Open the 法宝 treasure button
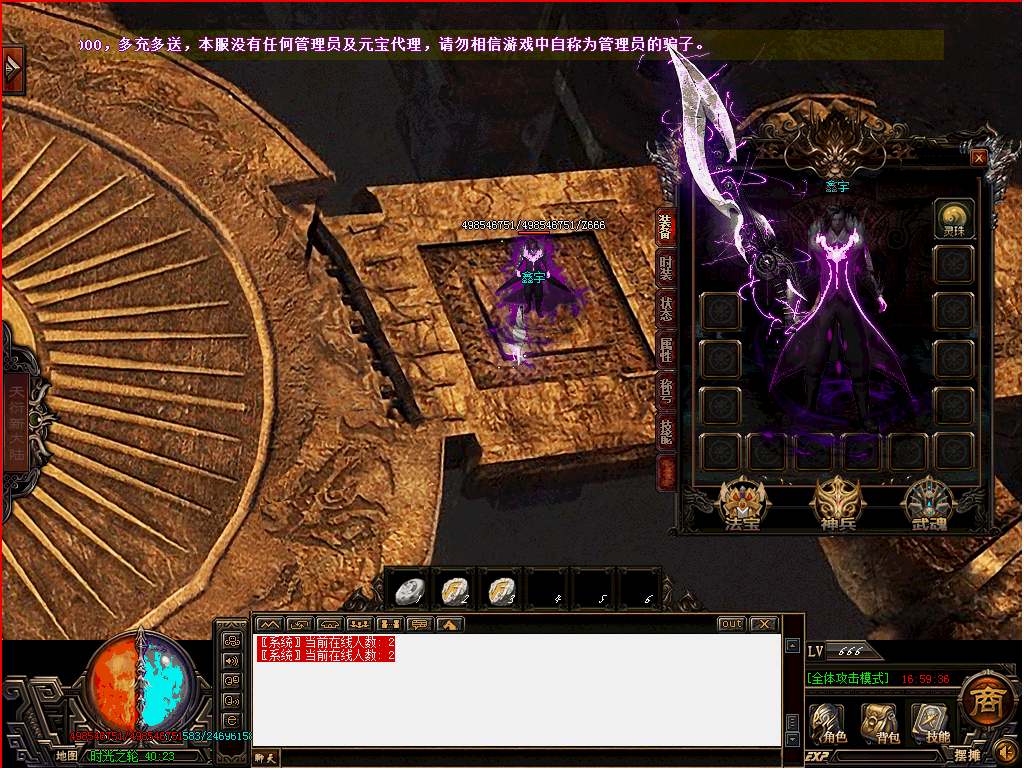This screenshot has width=1024, height=770. 743,504
